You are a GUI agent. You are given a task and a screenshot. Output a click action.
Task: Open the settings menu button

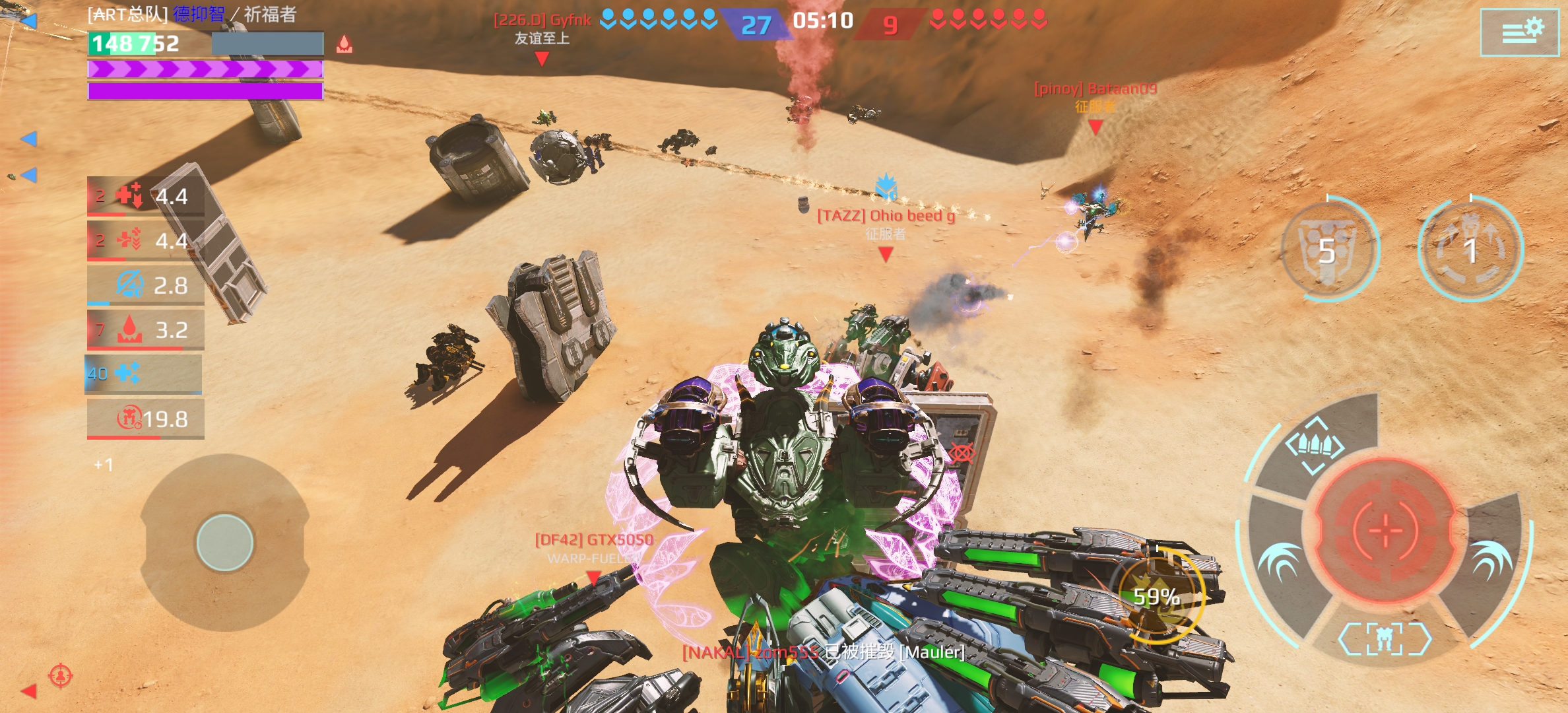pos(1523,32)
